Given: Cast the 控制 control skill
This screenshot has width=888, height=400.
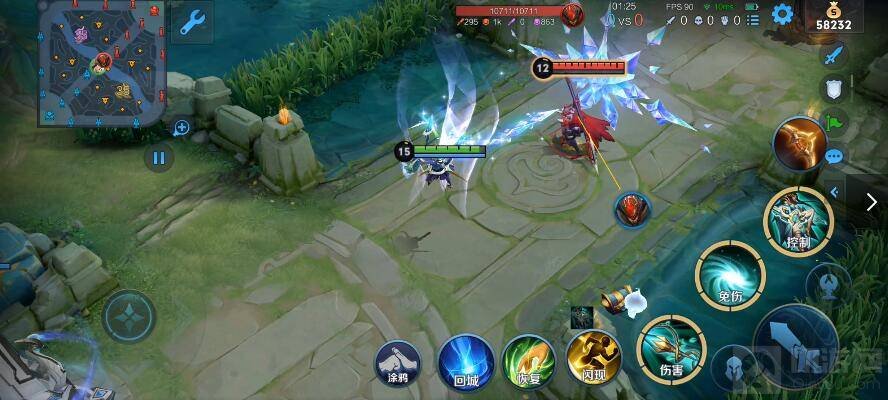Looking at the screenshot, I should click(797, 219).
